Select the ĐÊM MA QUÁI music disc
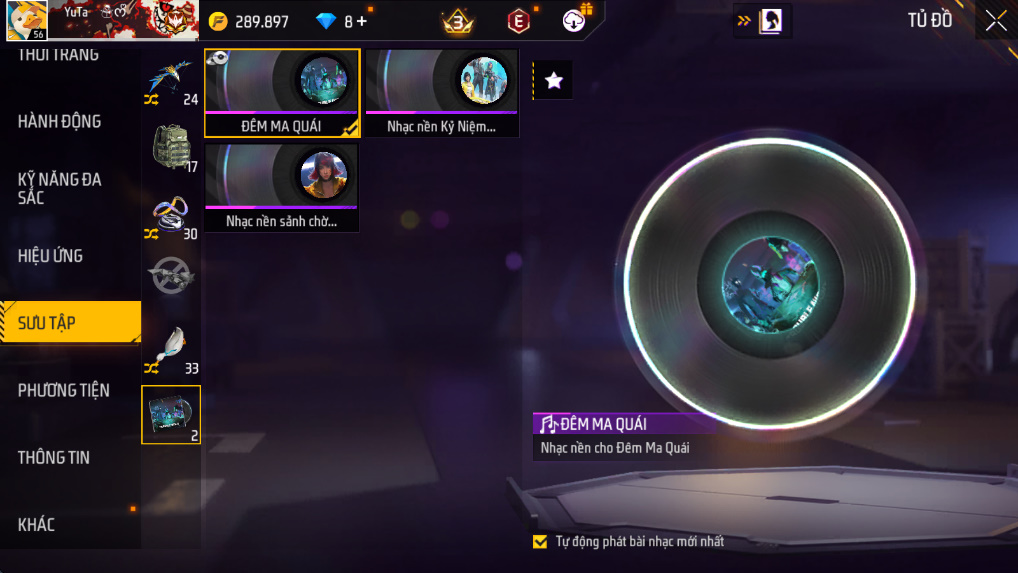Viewport: 1018px width, 573px height. [282, 93]
